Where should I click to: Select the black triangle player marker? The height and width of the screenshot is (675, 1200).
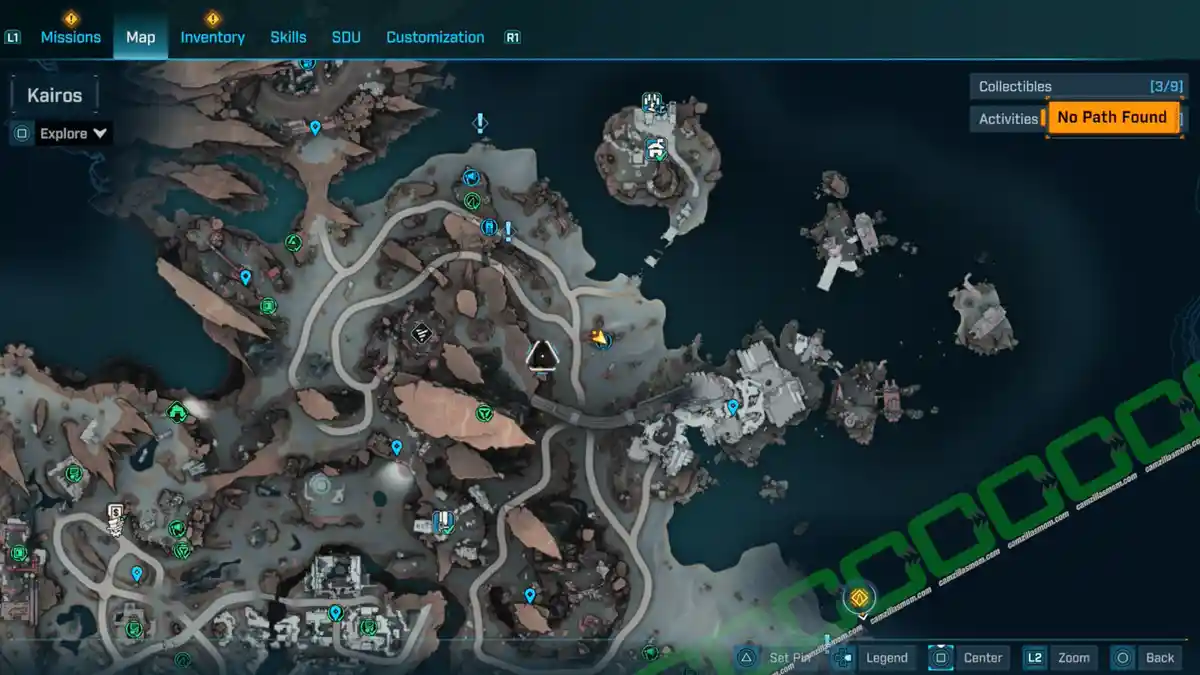542,355
